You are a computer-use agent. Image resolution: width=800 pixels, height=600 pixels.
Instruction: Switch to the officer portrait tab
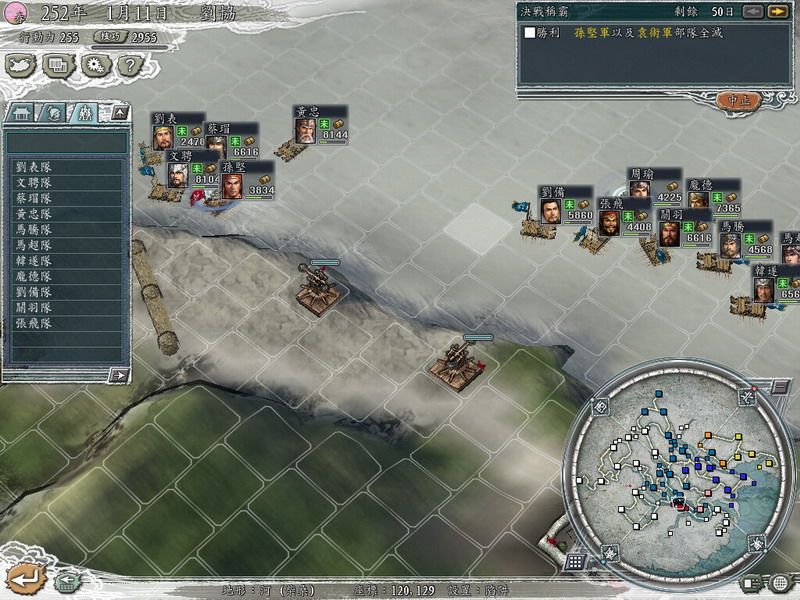(x=54, y=113)
